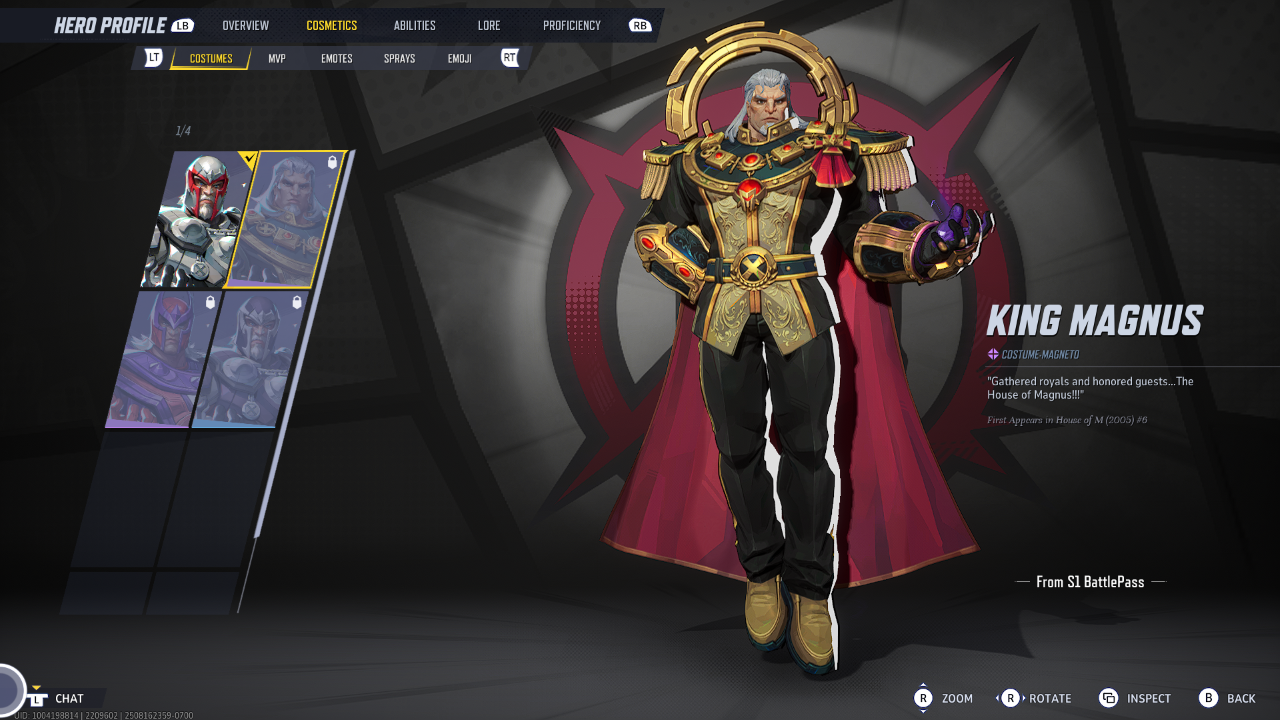Pick the locked King Magnus costume thumbnail
Viewport: 1280px width, 720px height.
coord(284,221)
